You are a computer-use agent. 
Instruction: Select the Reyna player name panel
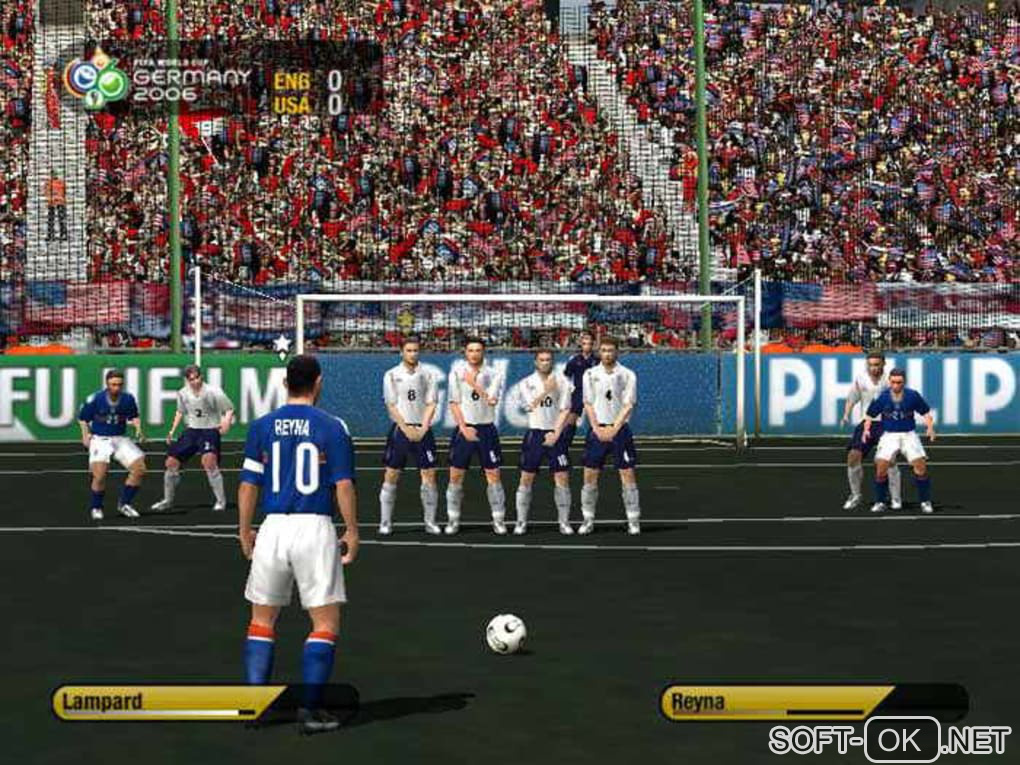coord(775,702)
